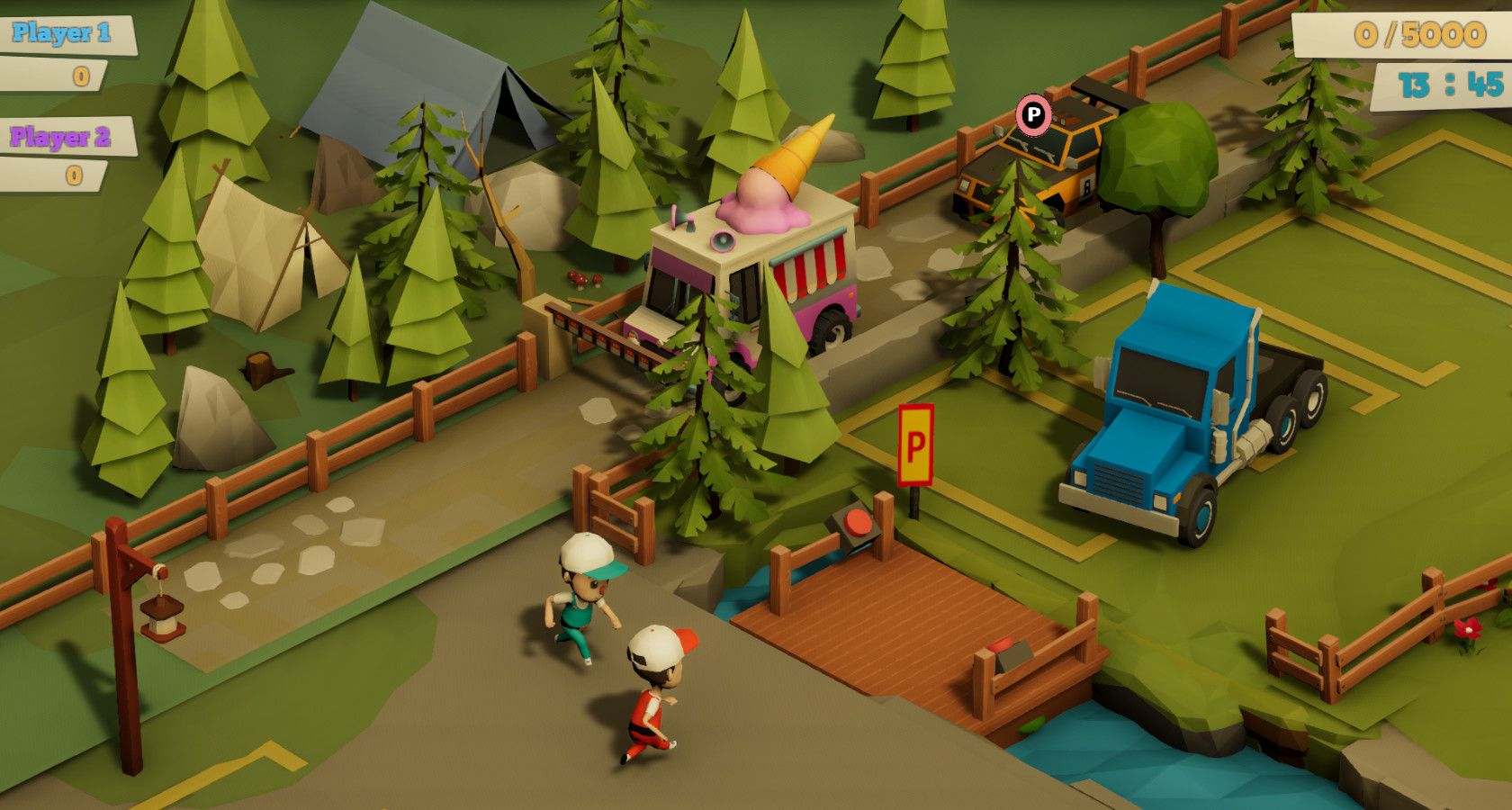The image size is (1512, 810).
Task: Click the red flower by the right fence
Action: [1469, 630]
